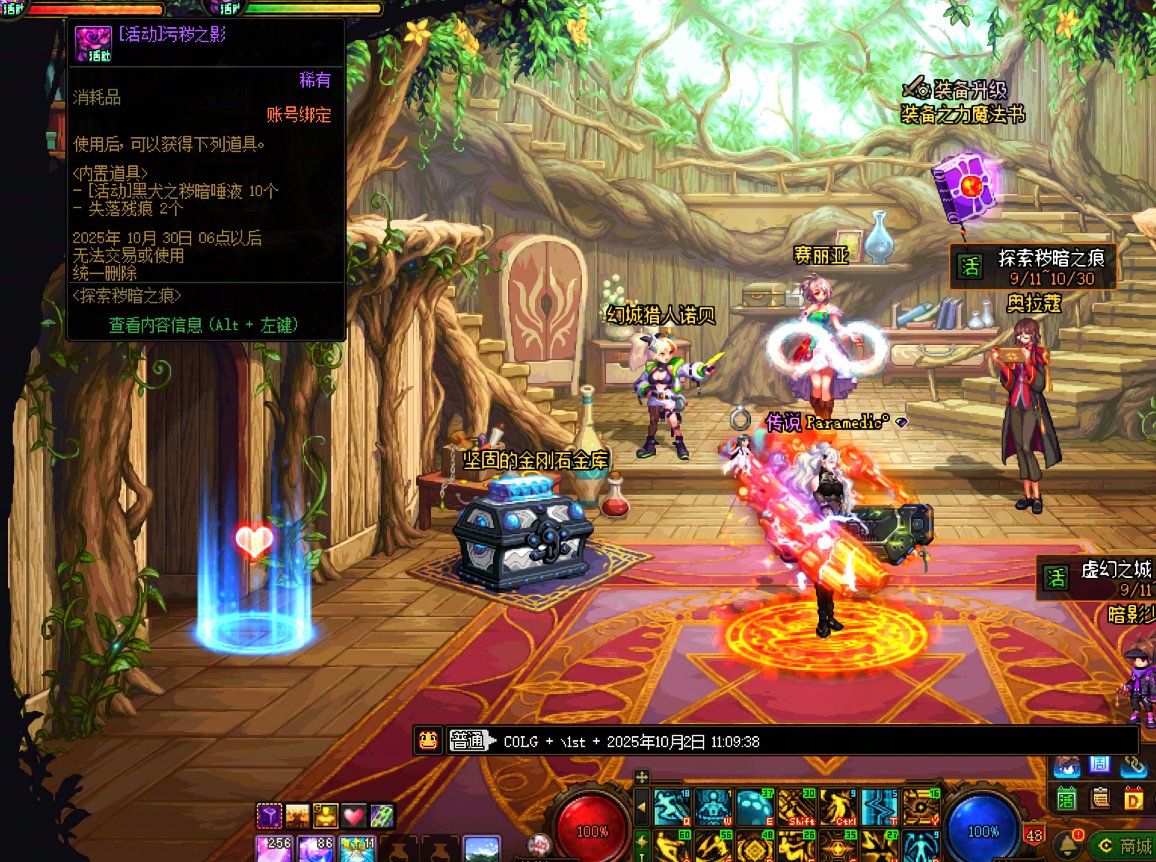The width and height of the screenshot is (1156, 862).
Task: Activate the W-key meditating figure skill
Action: (715, 808)
